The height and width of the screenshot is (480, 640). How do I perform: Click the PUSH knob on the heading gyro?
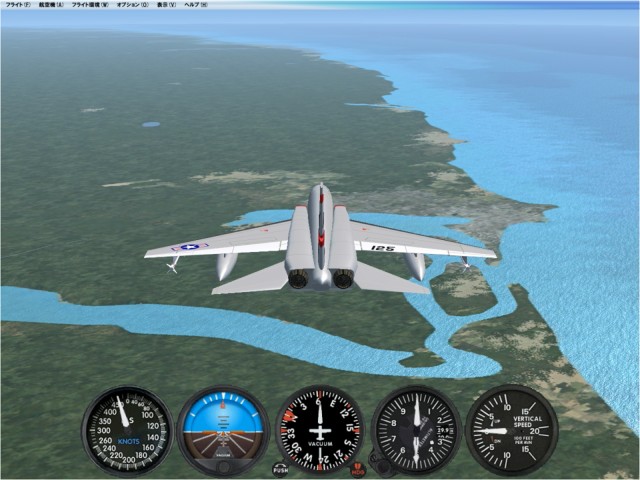[x=280, y=468]
